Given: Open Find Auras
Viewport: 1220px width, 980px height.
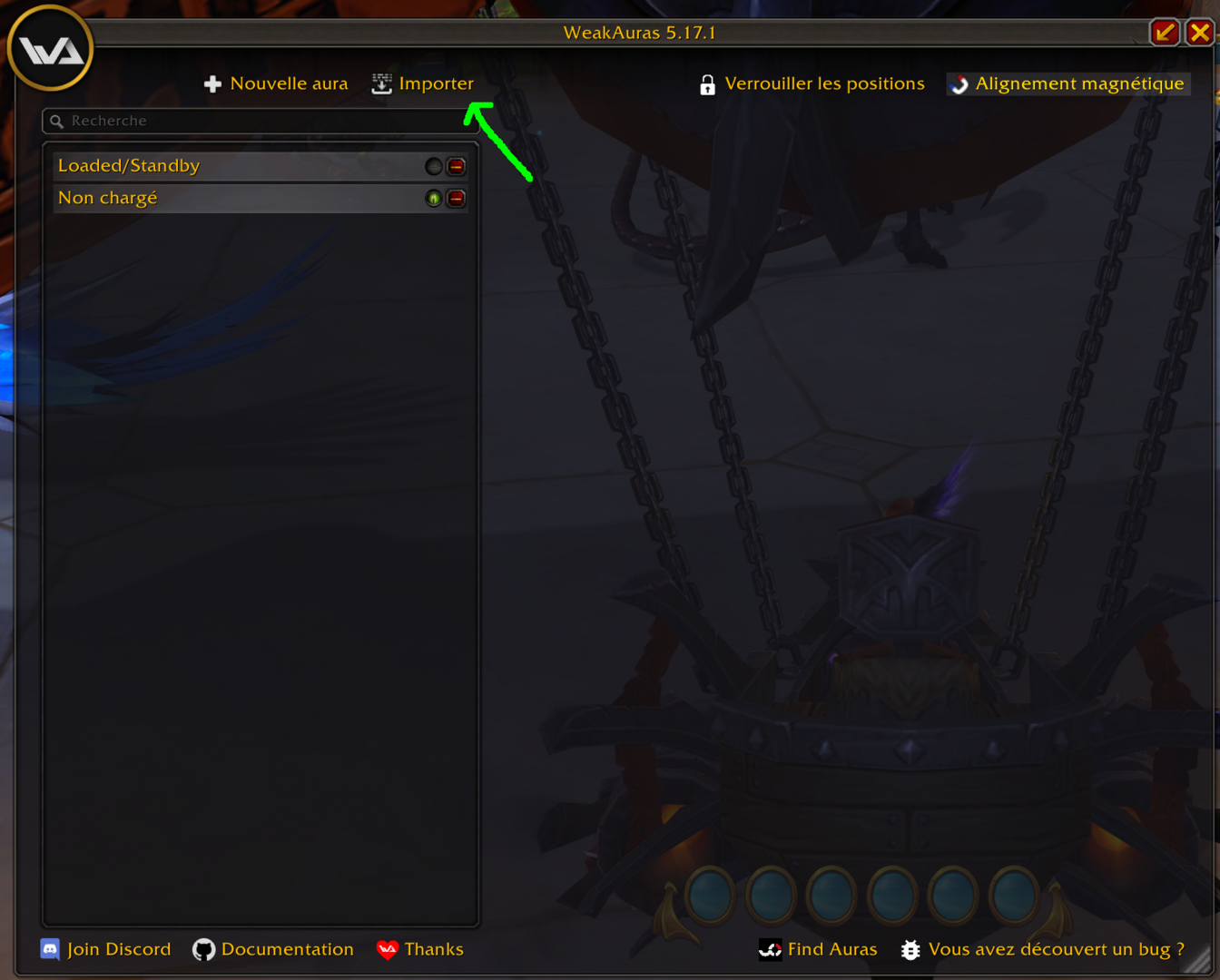Looking at the screenshot, I should tap(818, 949).
